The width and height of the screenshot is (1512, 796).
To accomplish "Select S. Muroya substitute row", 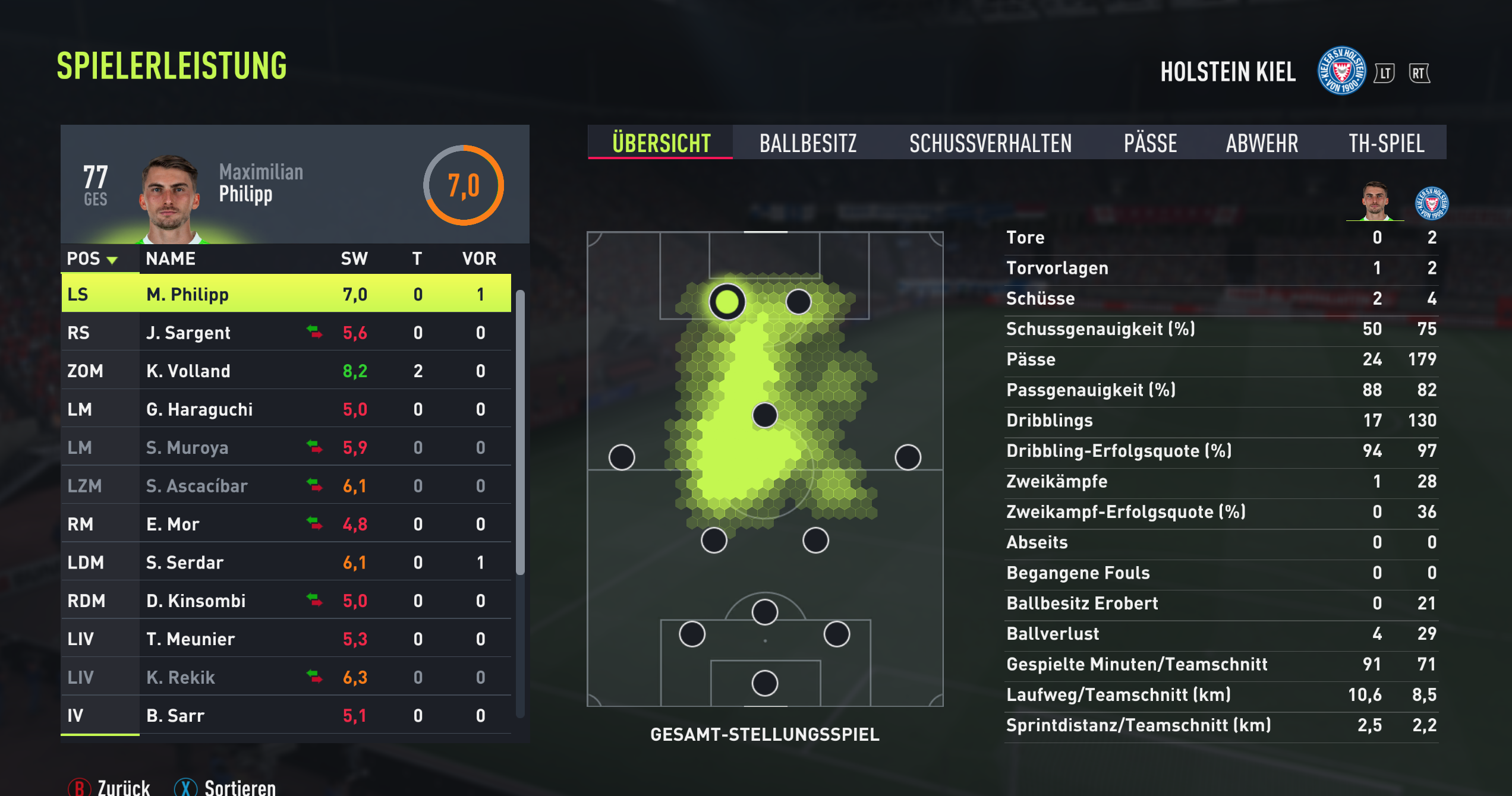I will (x=286, y=447).
